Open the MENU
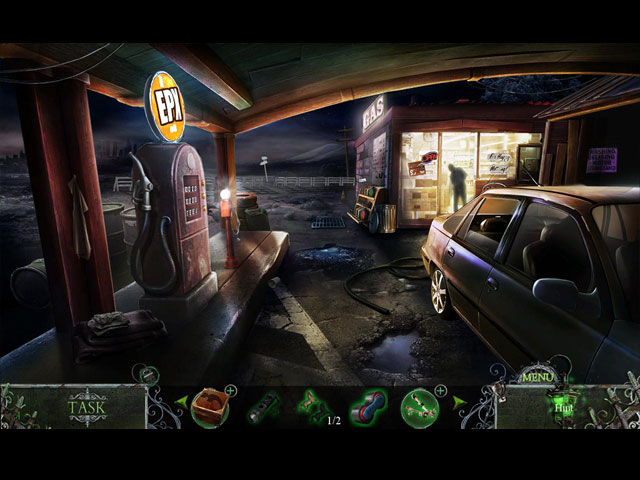This screenshot has width=640, height=480. pos(538,378)
